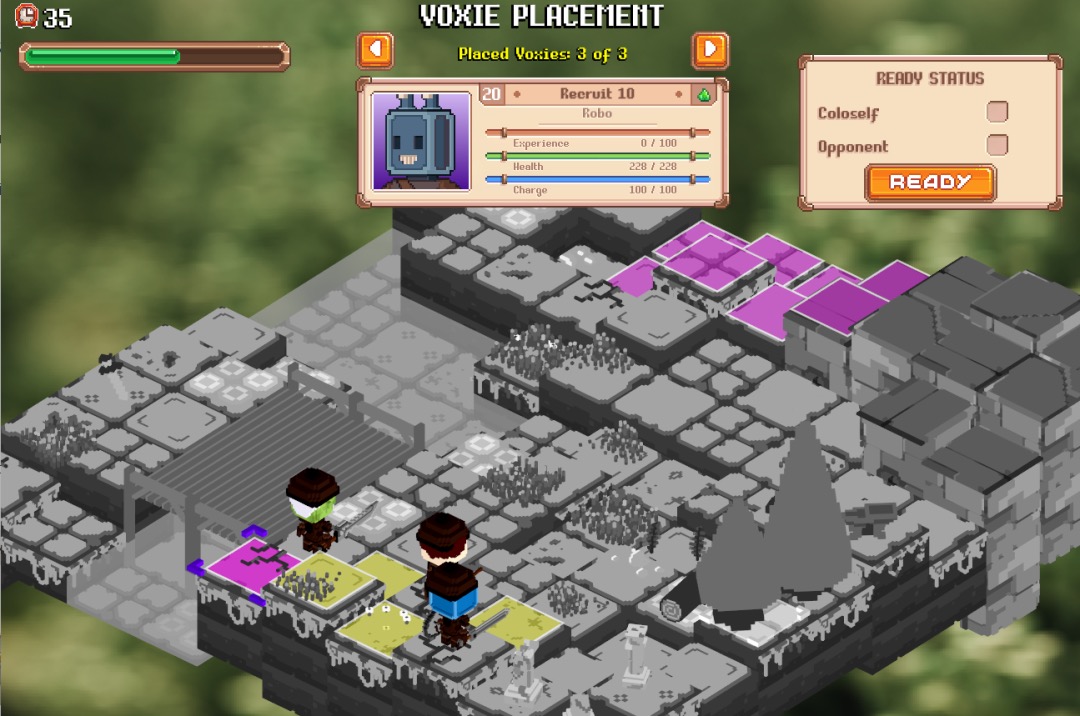Select the Robo voxie portrait
Screen dimensions: 1080x716
421,141
